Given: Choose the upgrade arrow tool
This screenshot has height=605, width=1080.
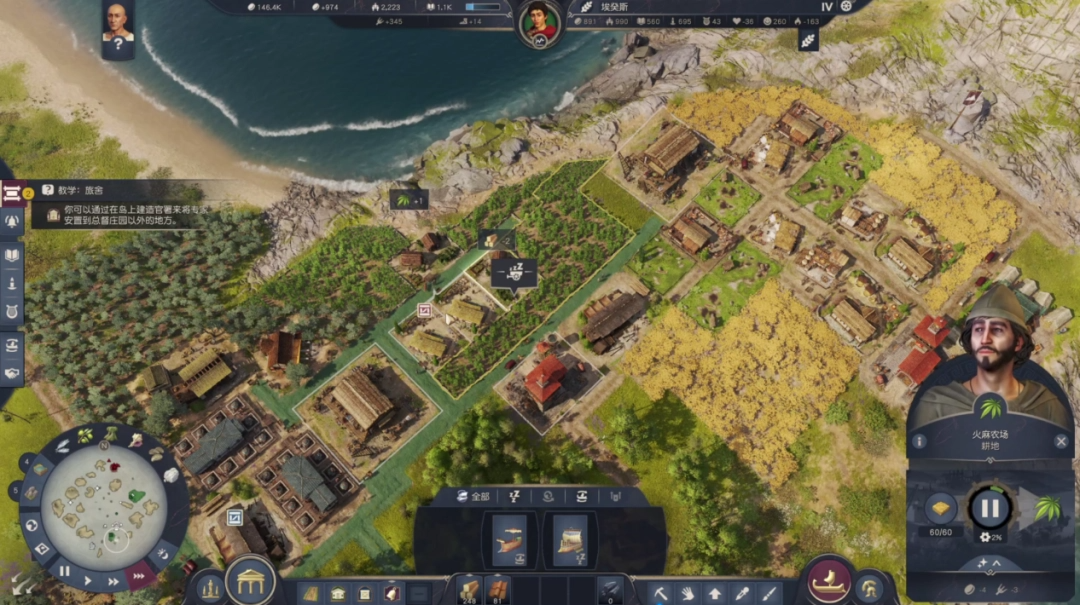Looking at the screenshot, I should pos(716,592).
